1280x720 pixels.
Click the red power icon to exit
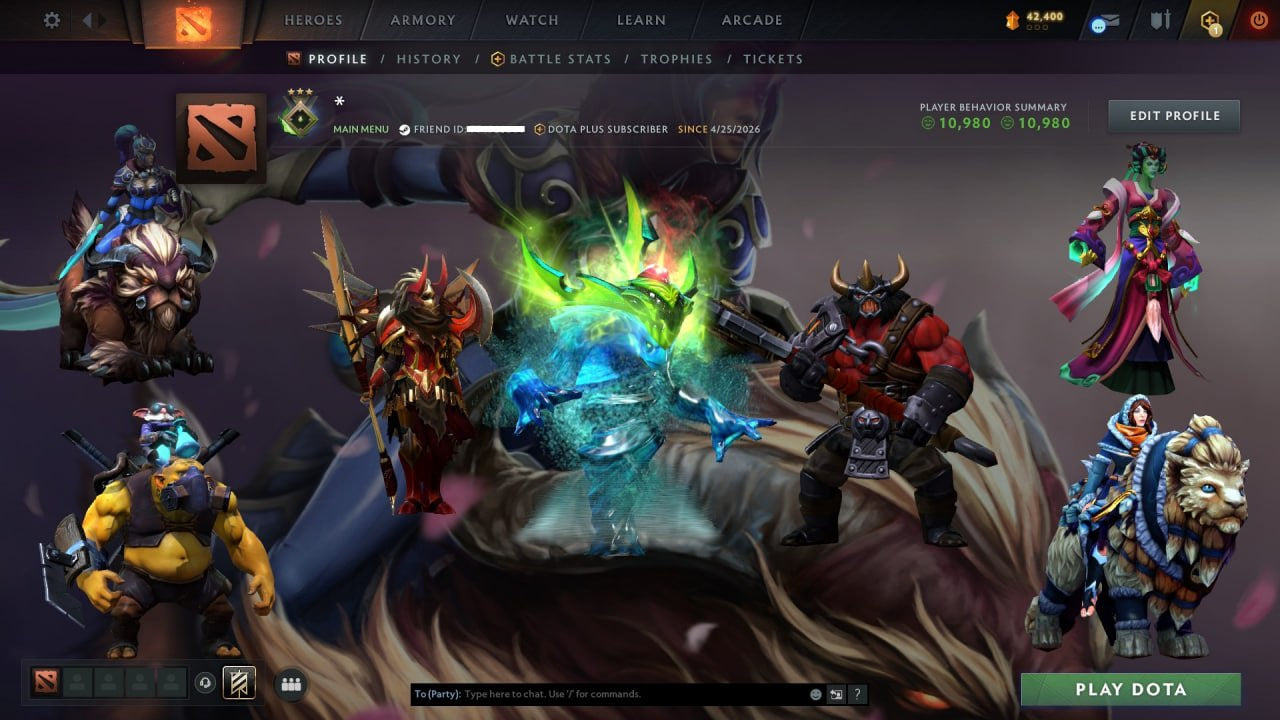click(1258, 18)
